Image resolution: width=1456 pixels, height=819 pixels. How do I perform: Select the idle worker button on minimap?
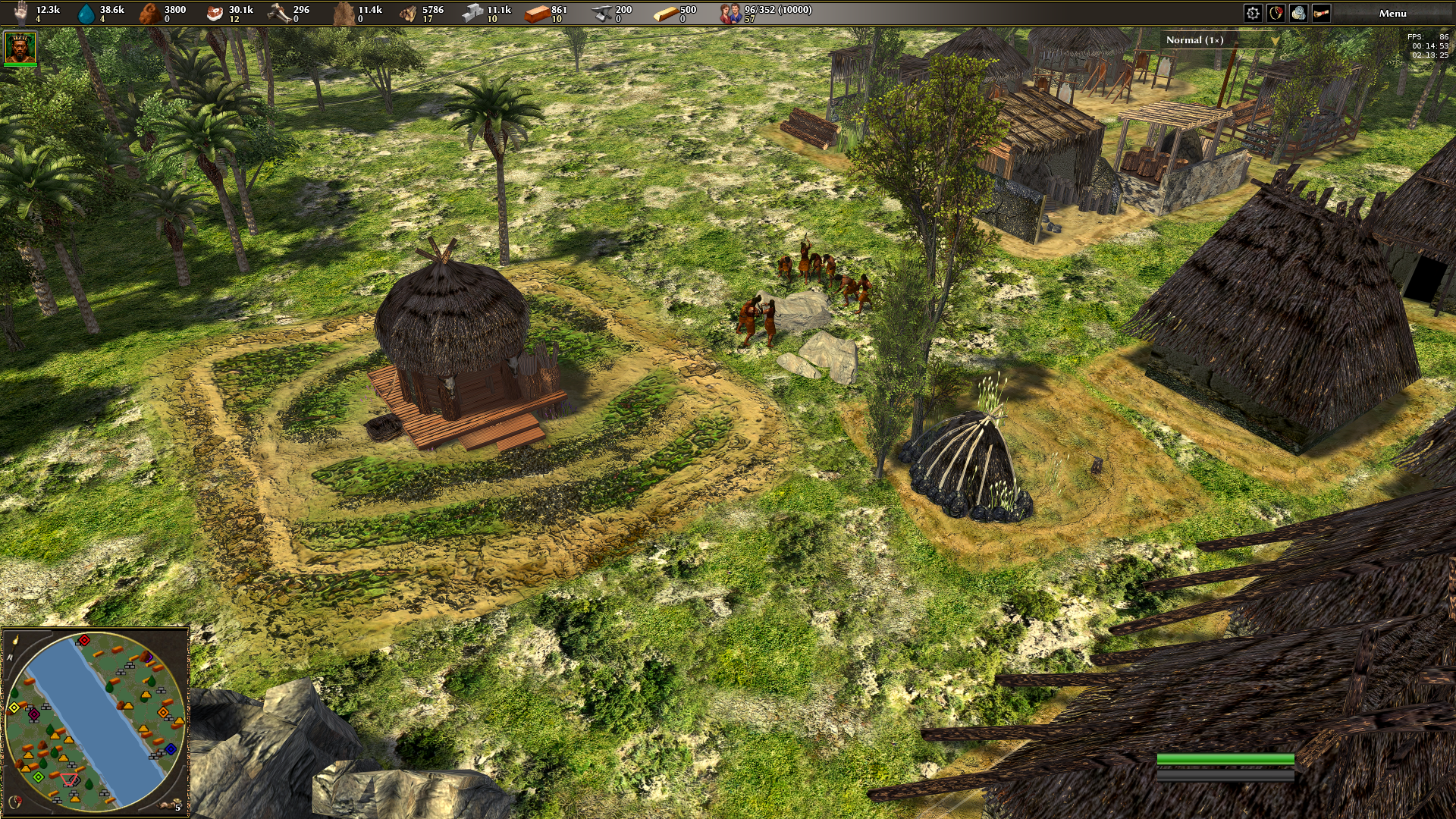171,804
